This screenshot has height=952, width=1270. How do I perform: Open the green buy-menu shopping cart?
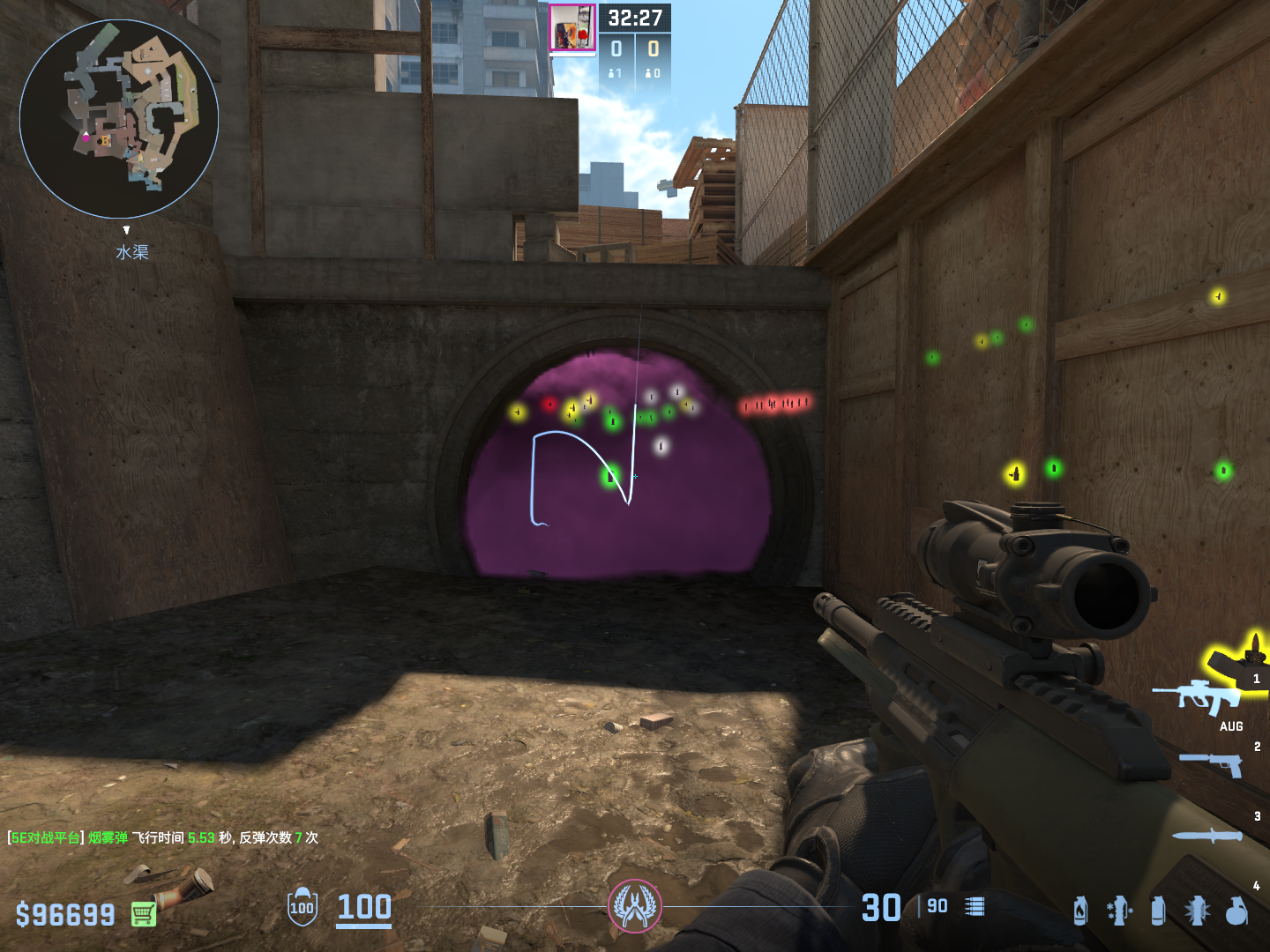point(144,914)
